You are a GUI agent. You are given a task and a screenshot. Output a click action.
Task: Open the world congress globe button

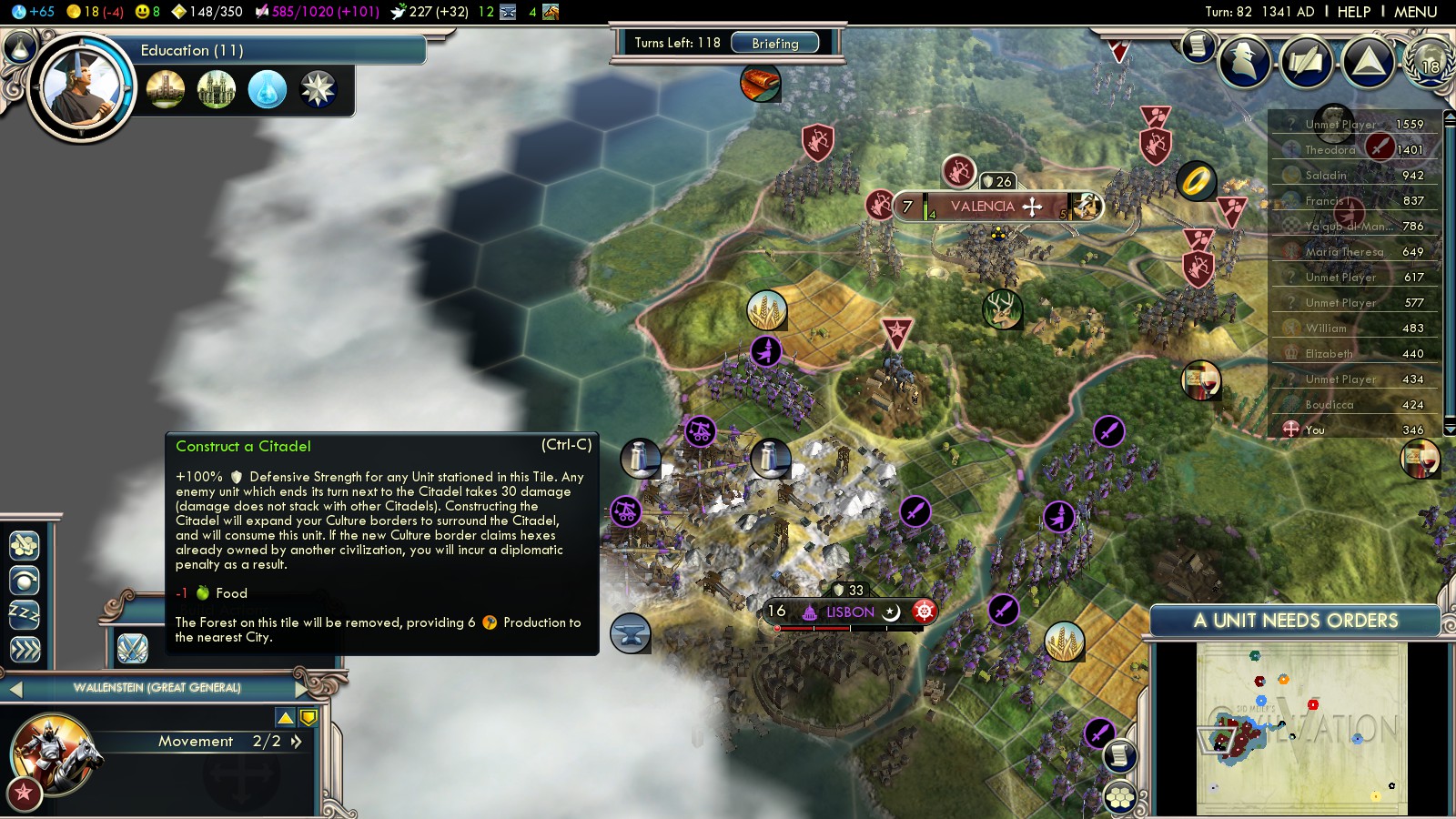pyautogui.click(x=1429, y=61)
